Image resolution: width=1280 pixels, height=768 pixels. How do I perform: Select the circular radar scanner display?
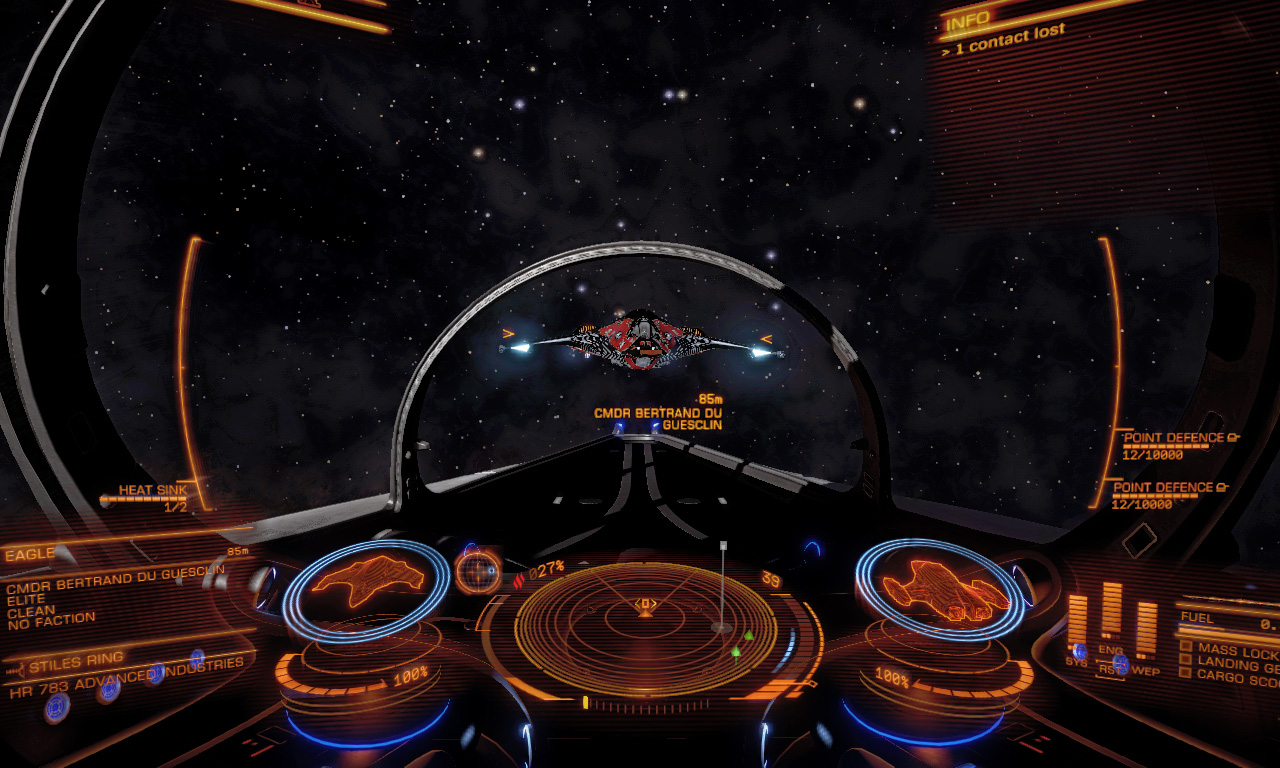[645, 627]
